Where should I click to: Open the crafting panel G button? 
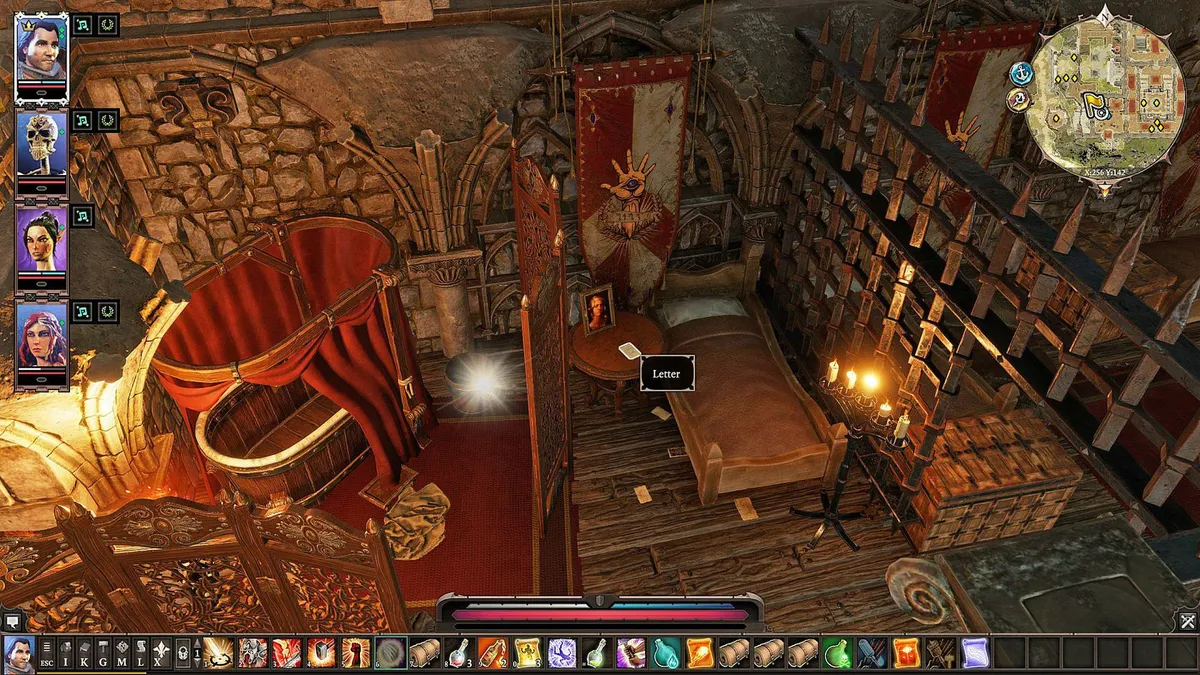[103, 654]
